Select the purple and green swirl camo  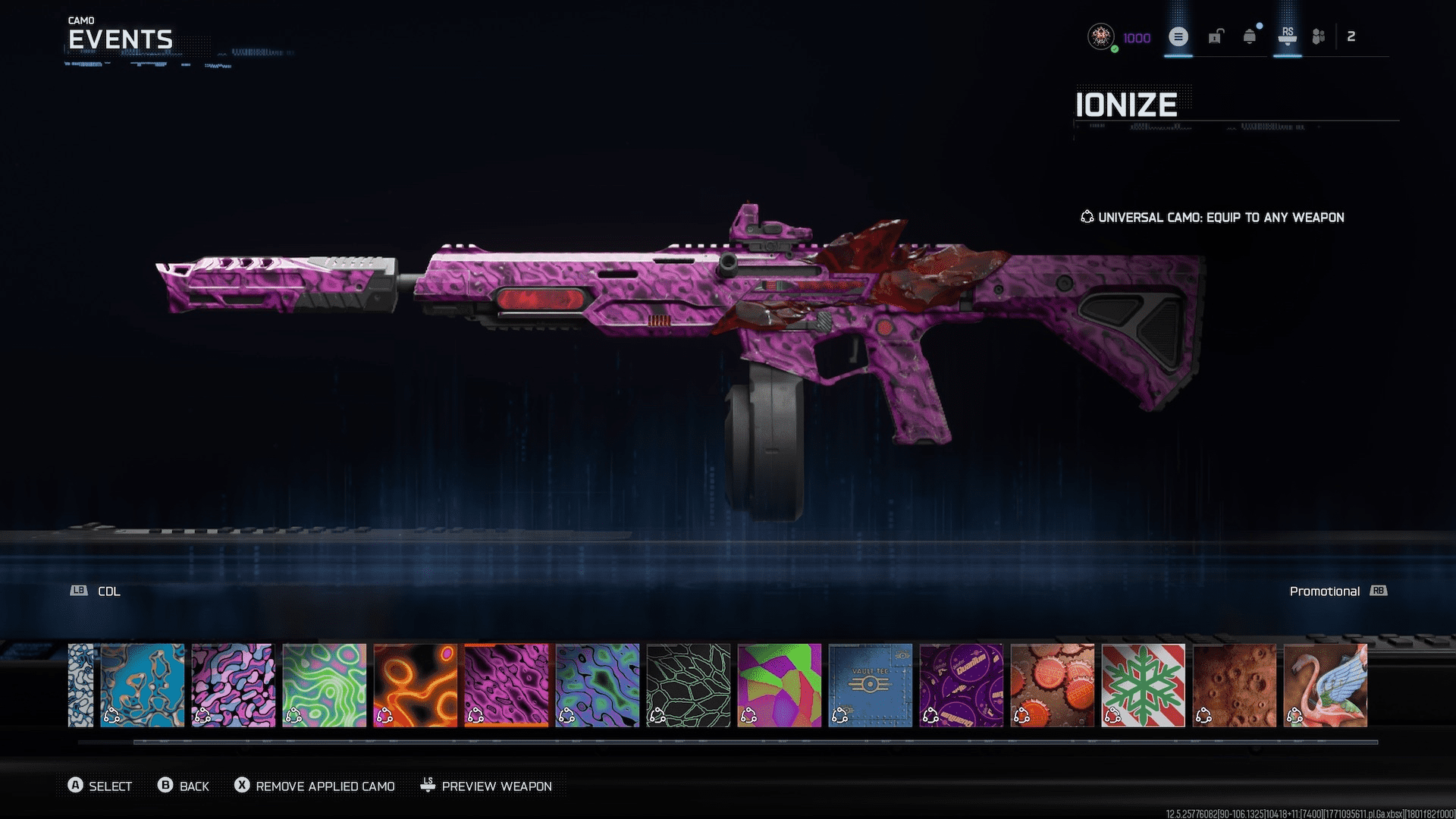(x=597, y=685)
